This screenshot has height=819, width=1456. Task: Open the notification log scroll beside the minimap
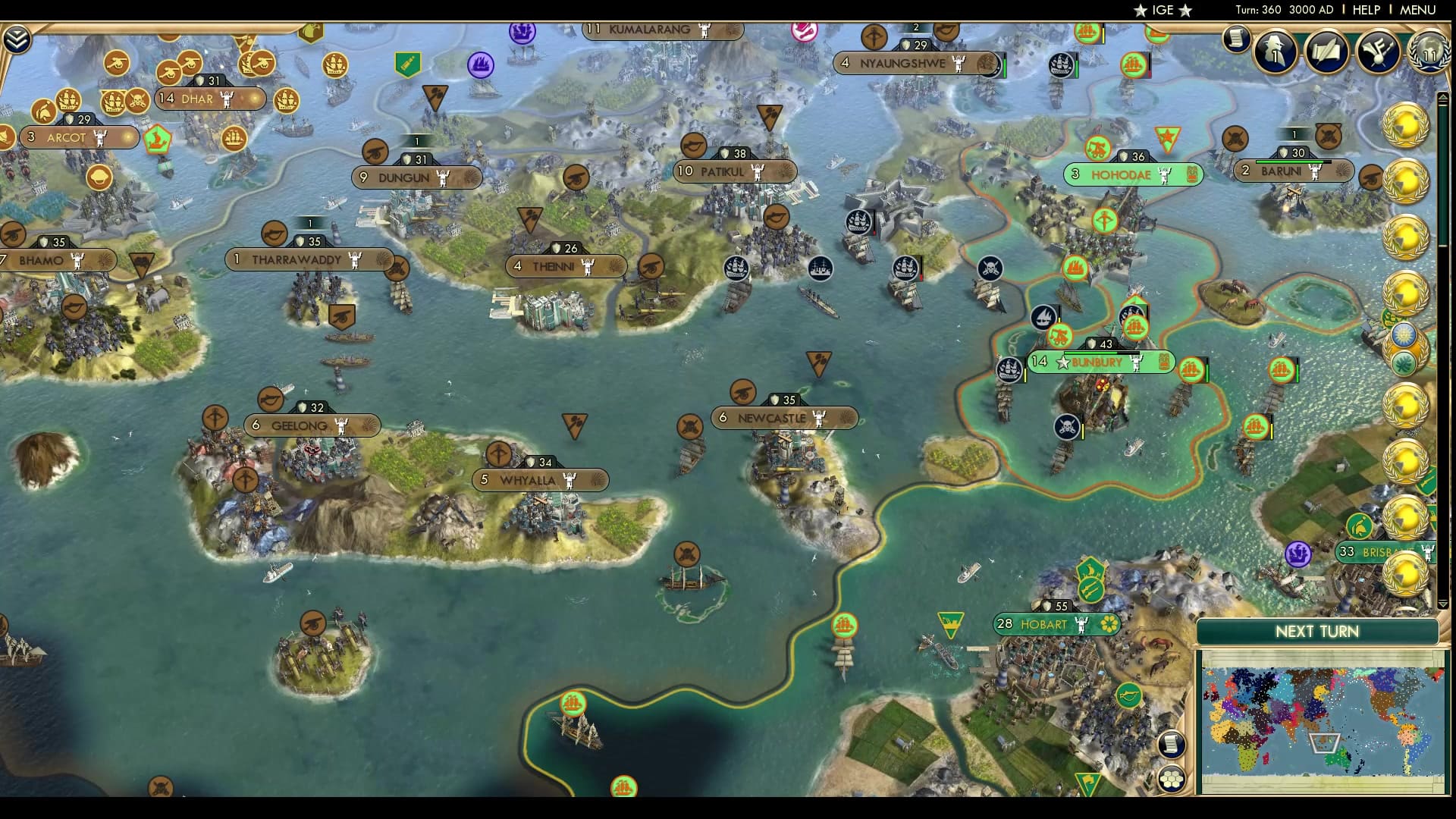point(1172,745)
